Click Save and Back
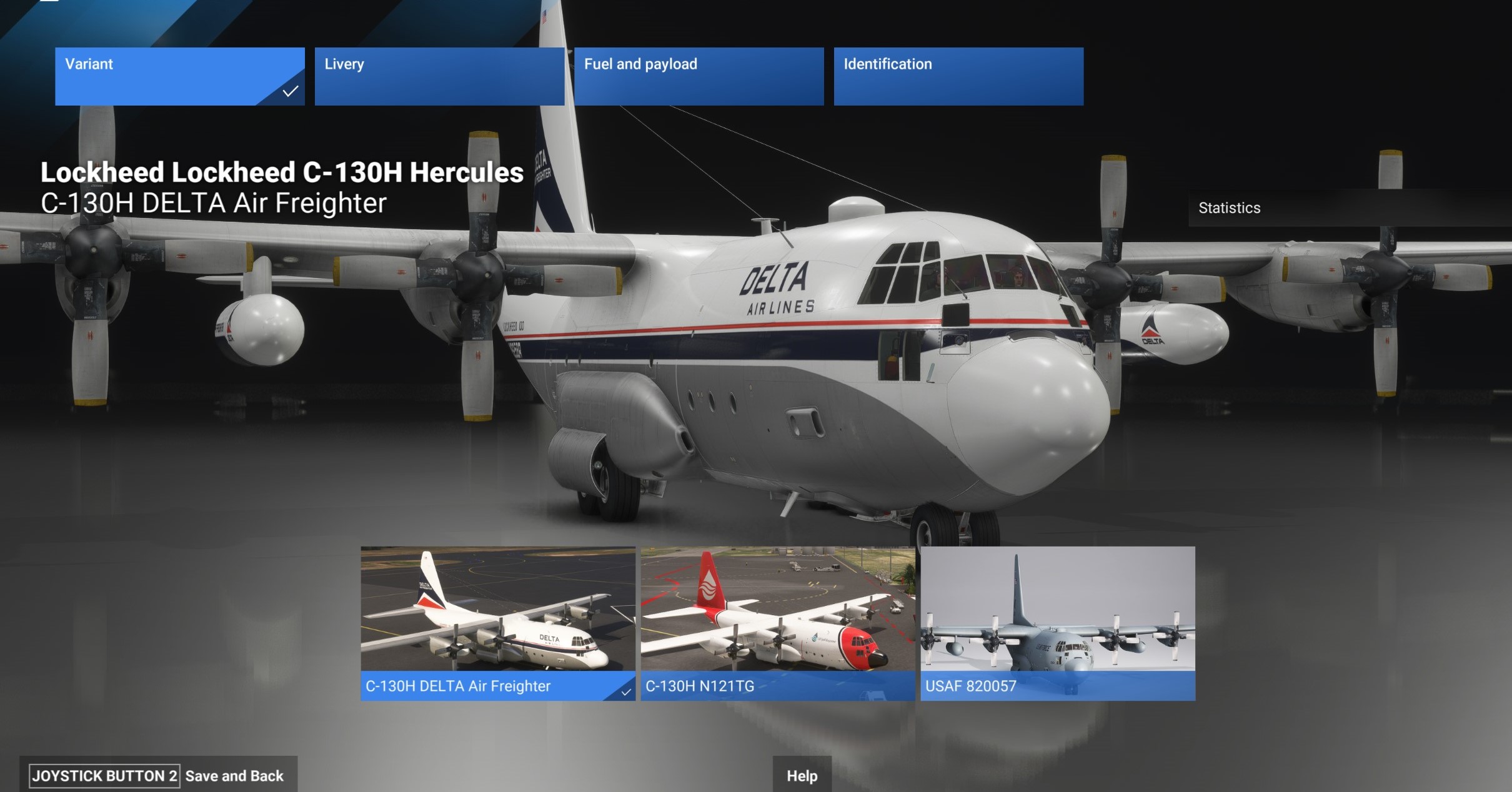This screenshot has width=1512, height=792. pos(234,776)
